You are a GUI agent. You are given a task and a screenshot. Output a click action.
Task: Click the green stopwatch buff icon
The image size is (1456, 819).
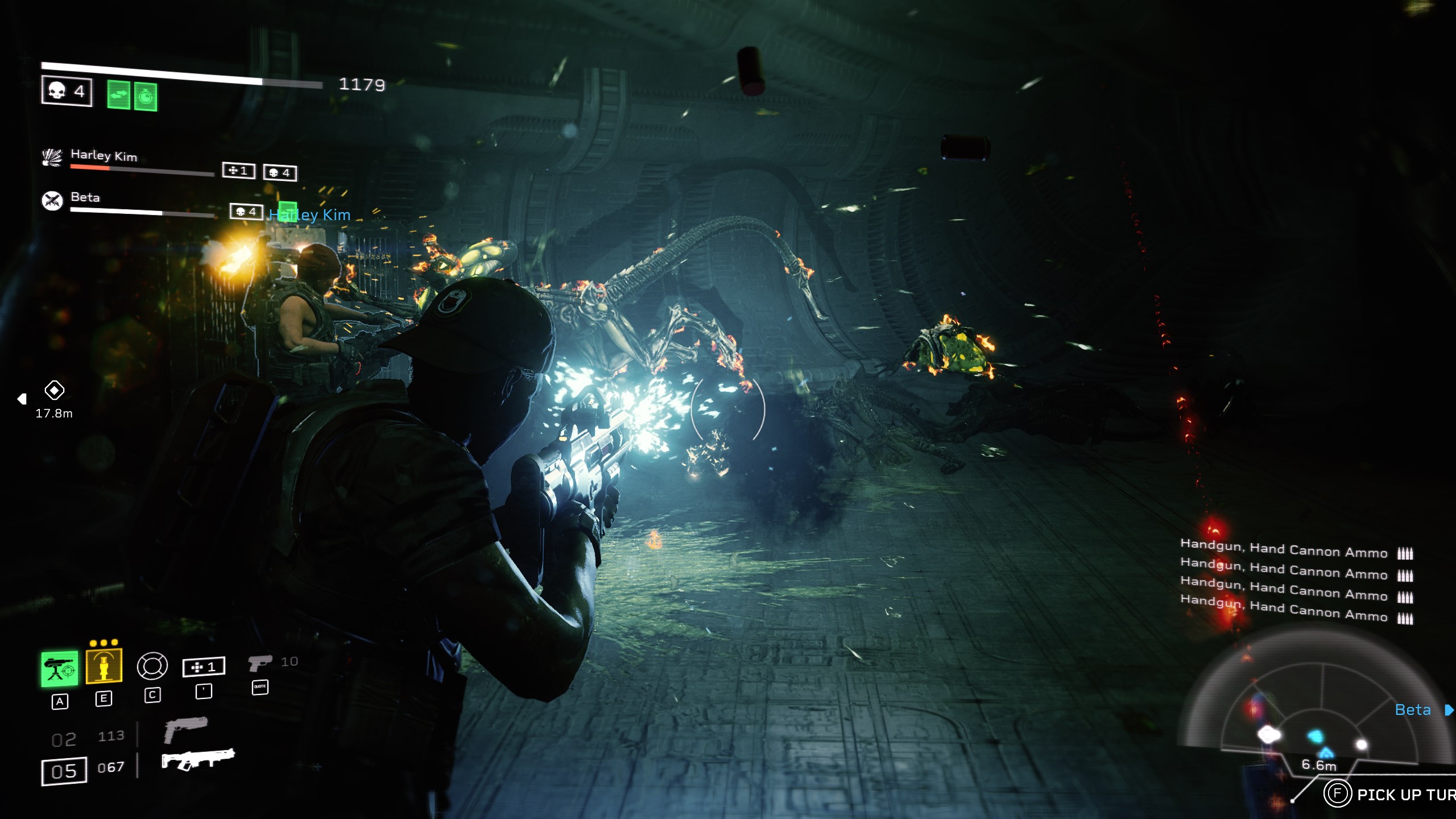click(x=146, y=97)
